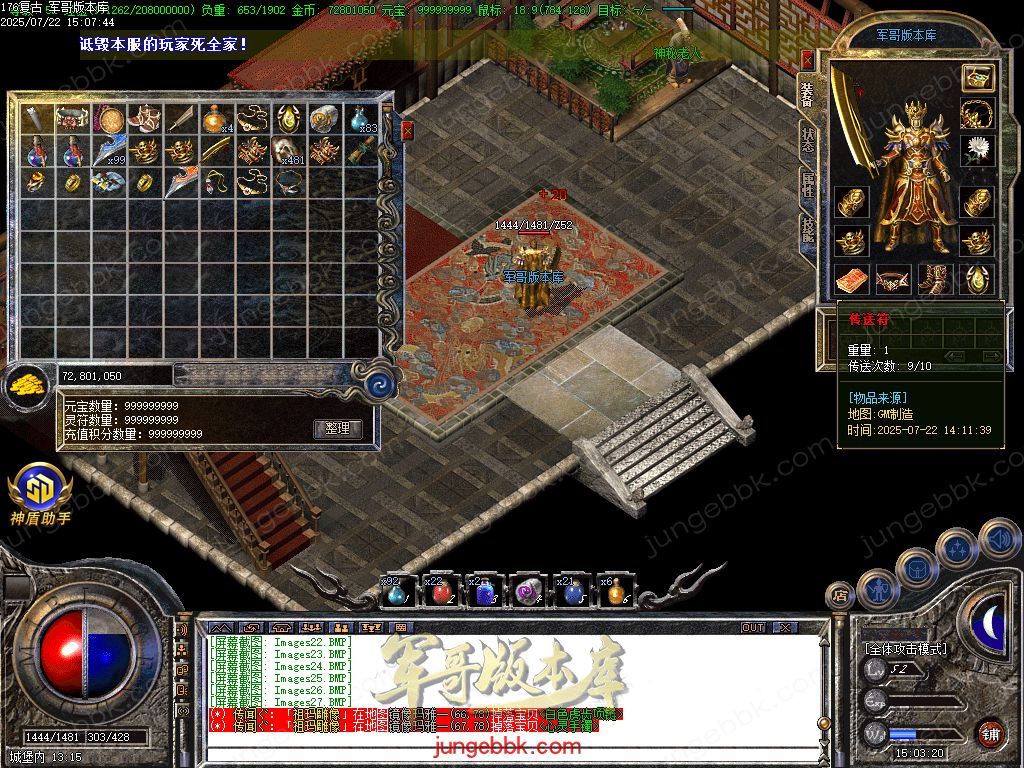Viewport: 1024px width, 768px height.
Task: Switch to the 状态 status tab
Action: point(807,139)
